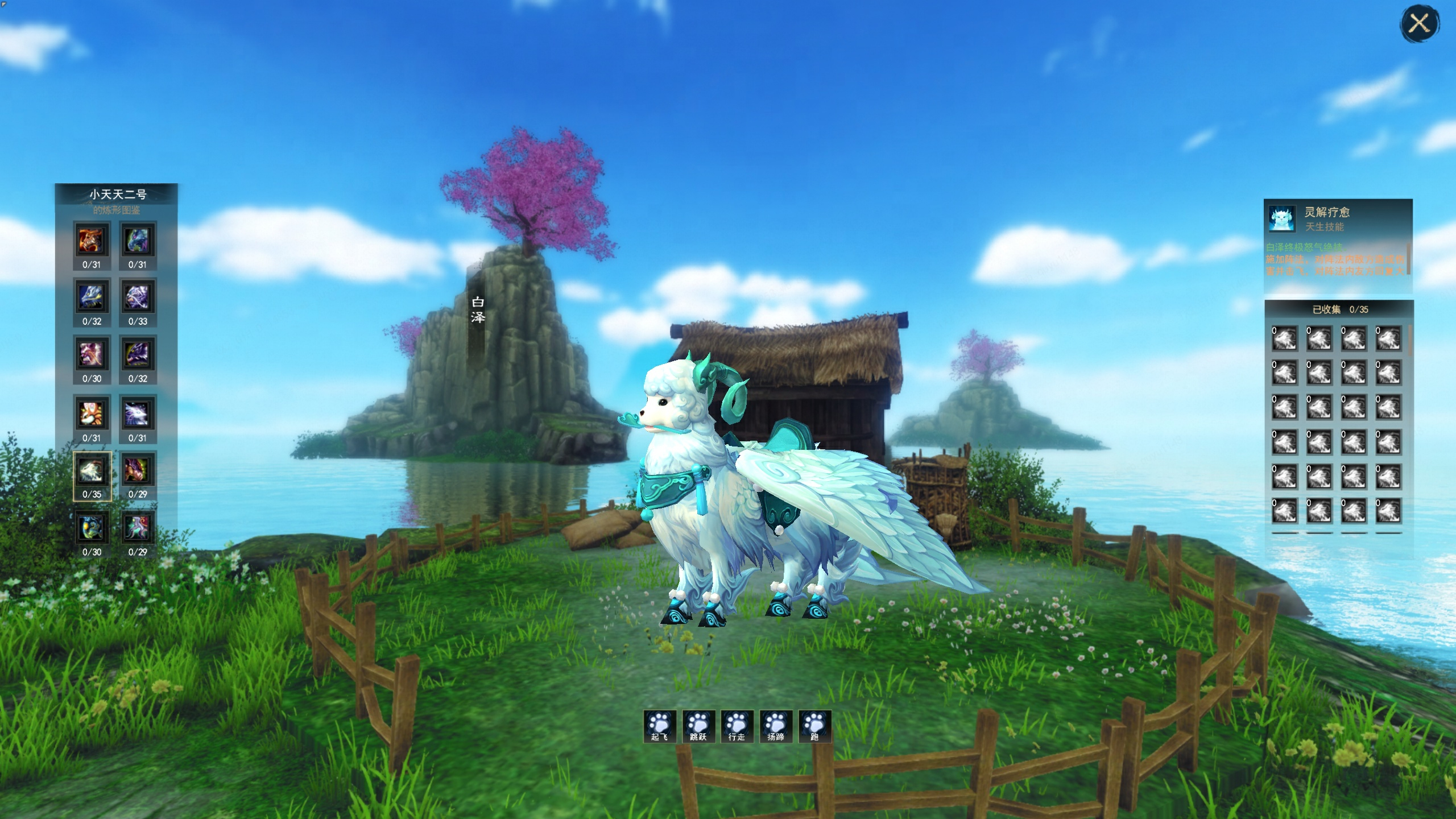Screen dimensions: 1456x819
Task: Play the 起飞 (take off) animation
Action: click(660, 726)
